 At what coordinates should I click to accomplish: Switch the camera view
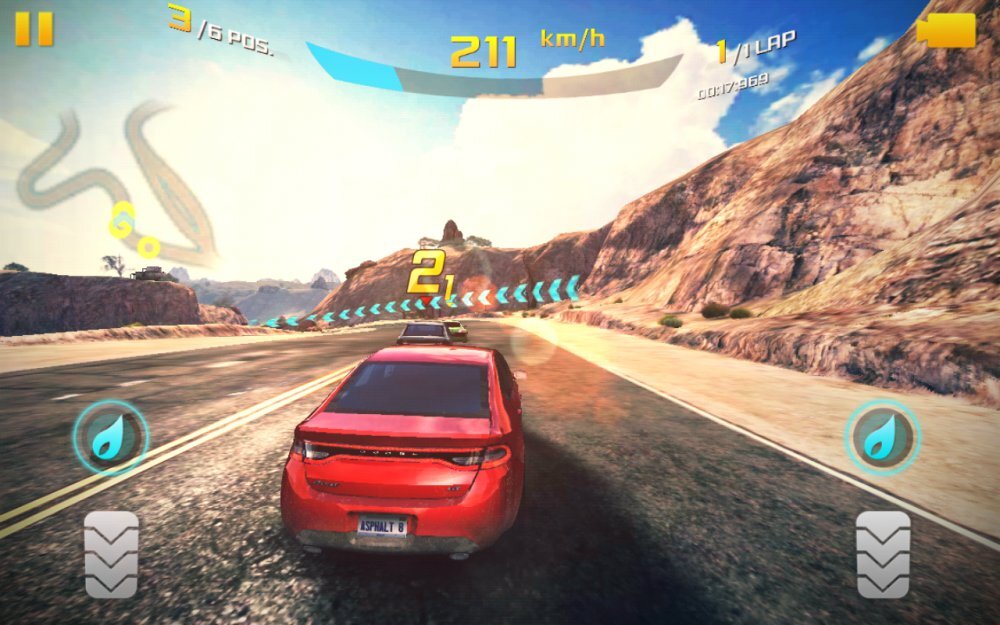click(x=945, y=30)
